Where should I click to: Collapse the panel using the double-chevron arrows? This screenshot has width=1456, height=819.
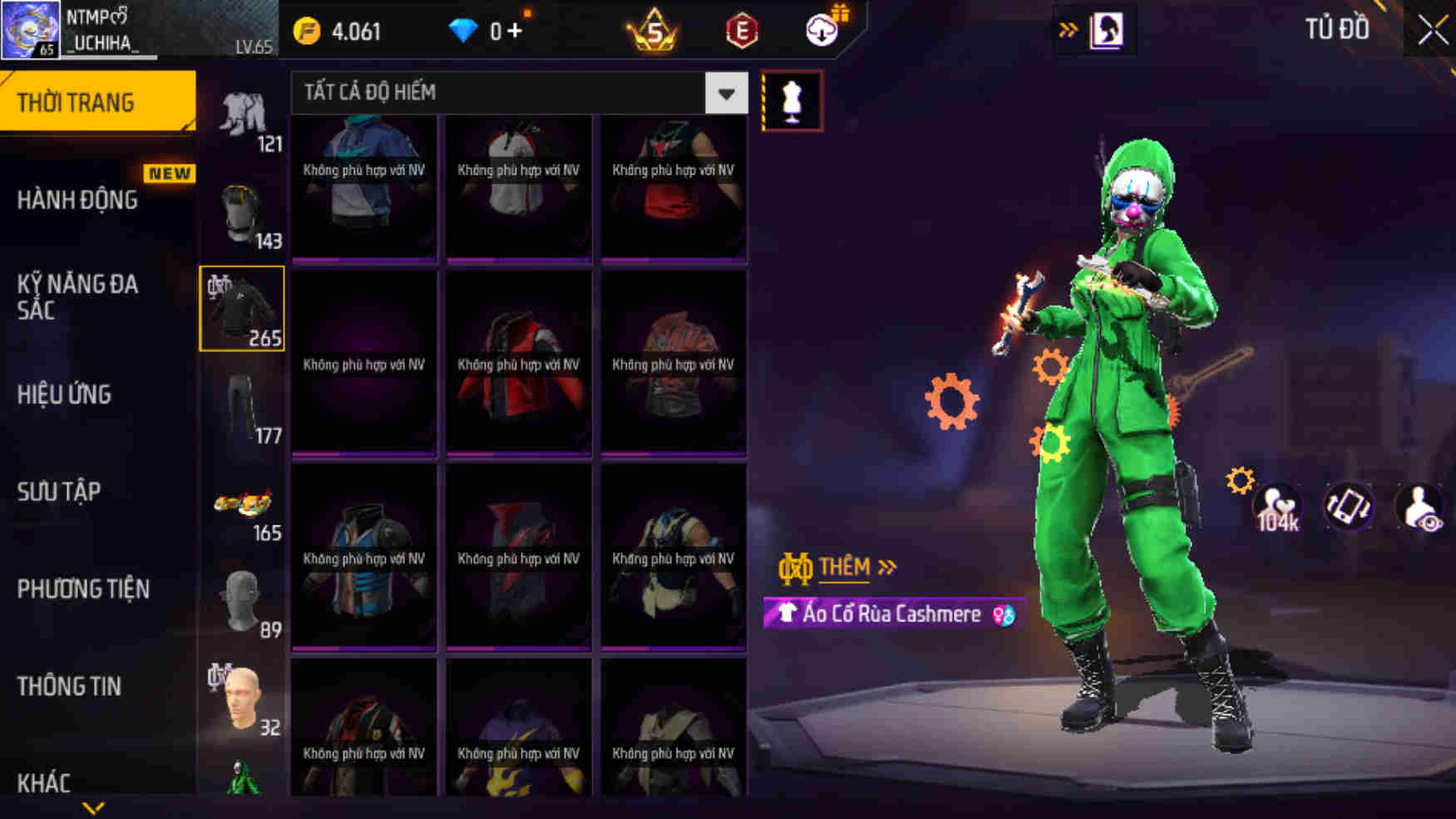tap(1069, 27)
